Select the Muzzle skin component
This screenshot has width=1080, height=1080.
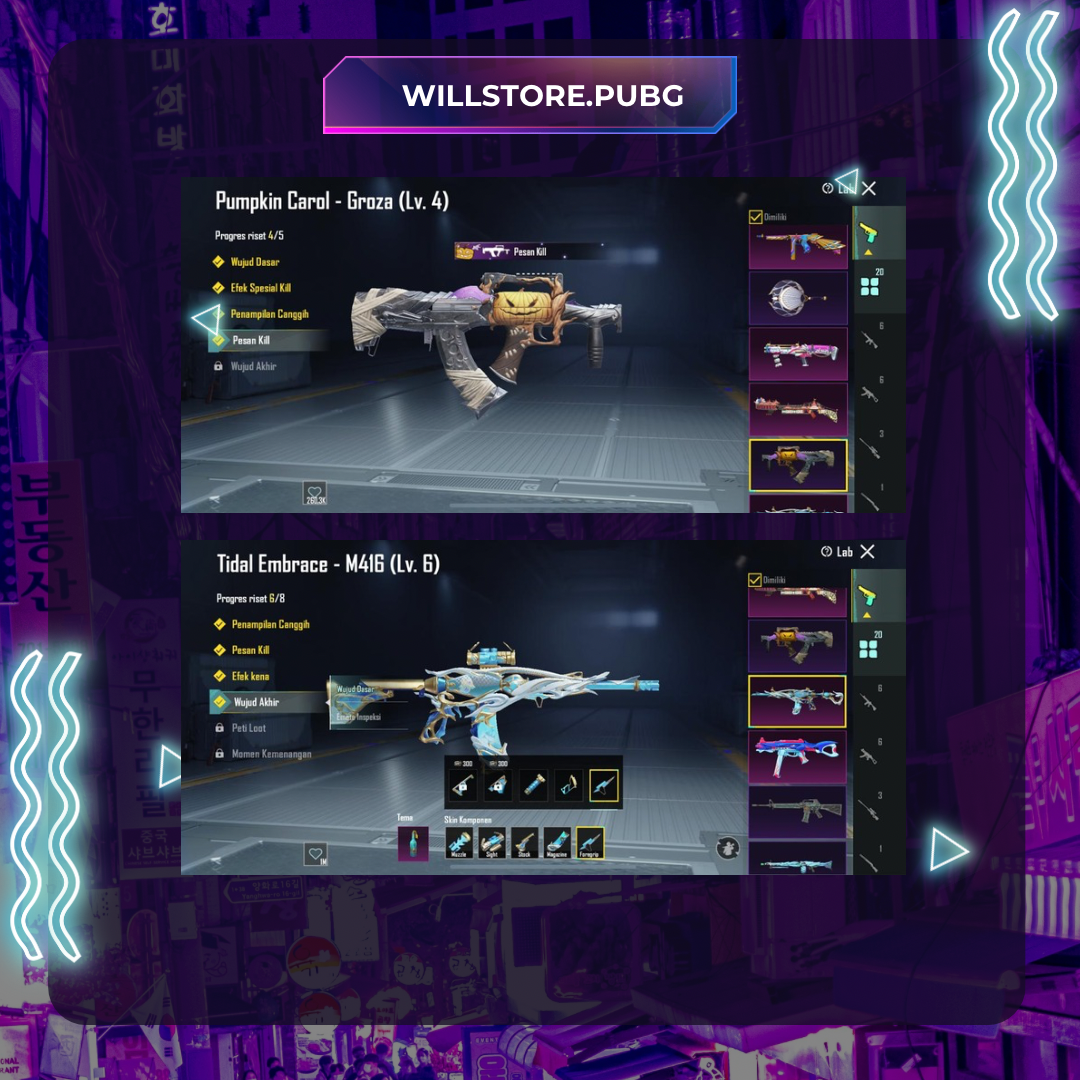(x=461, y=844)
